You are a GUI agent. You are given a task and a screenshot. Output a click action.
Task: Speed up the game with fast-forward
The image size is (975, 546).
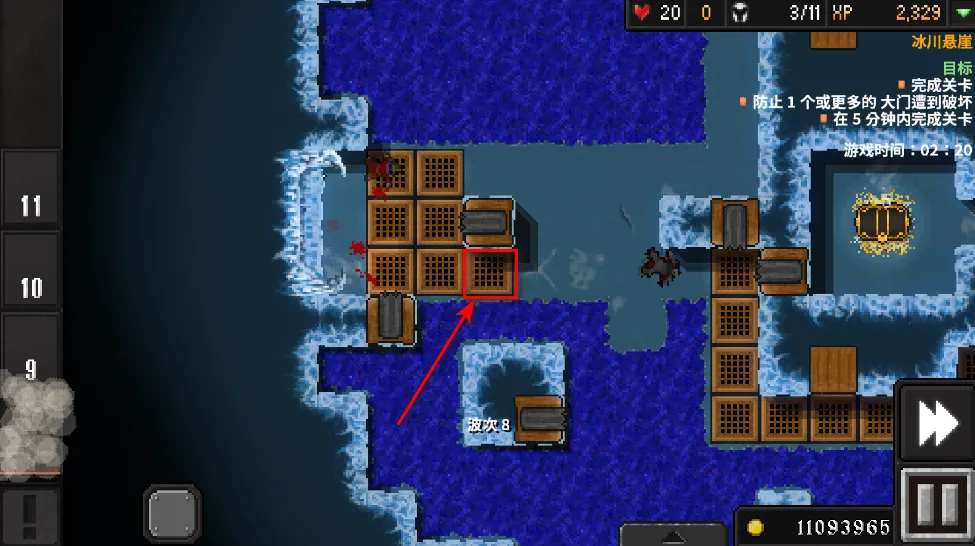(x=937, y=422)
